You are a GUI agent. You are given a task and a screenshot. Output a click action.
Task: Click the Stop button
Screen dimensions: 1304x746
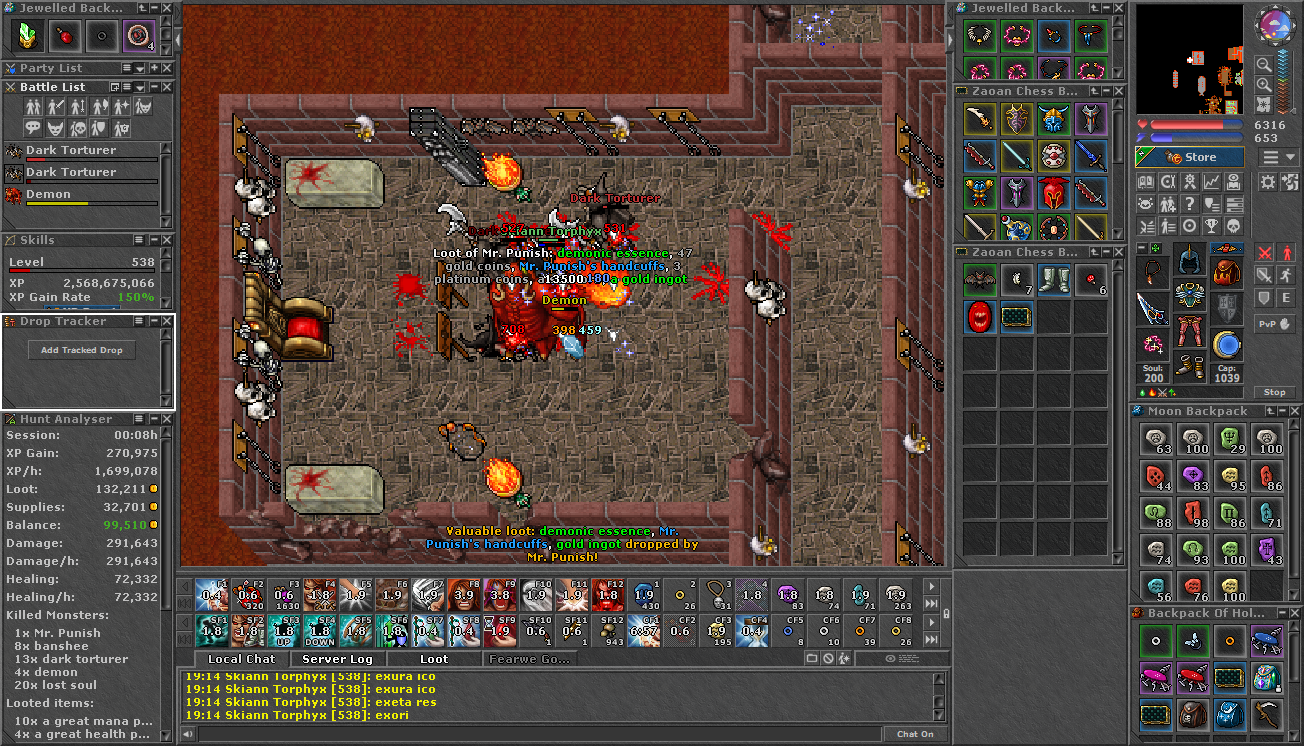(x=1274, y=392)
